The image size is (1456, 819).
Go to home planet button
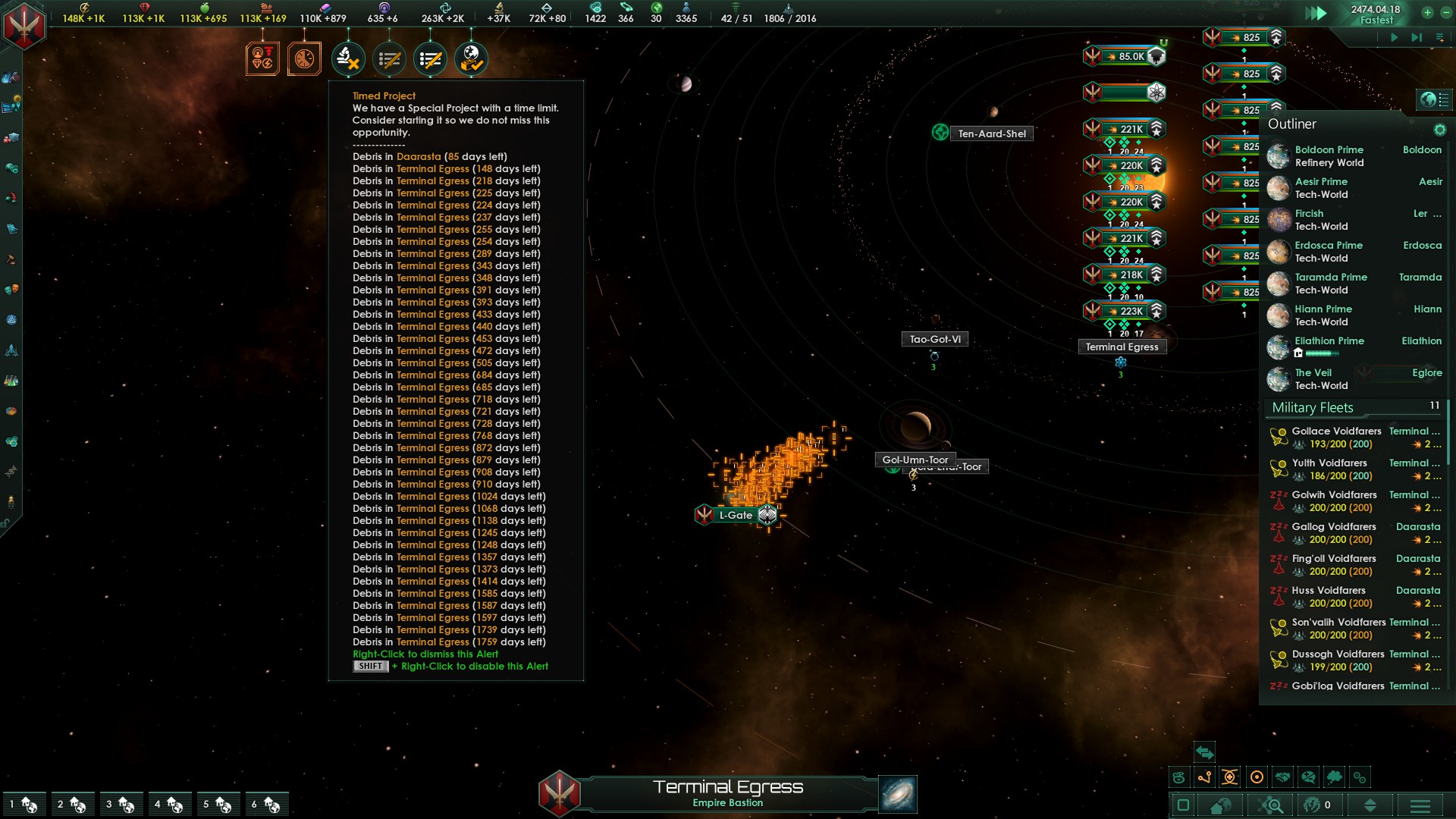[x=1220, y=805]
